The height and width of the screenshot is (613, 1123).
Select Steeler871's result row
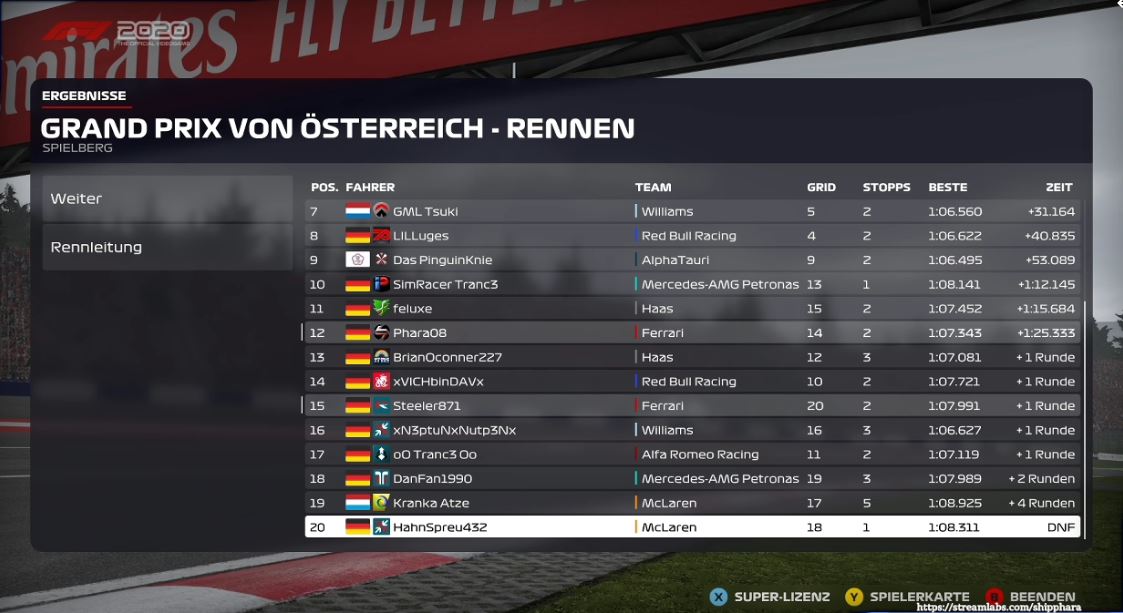pos(692,406)
